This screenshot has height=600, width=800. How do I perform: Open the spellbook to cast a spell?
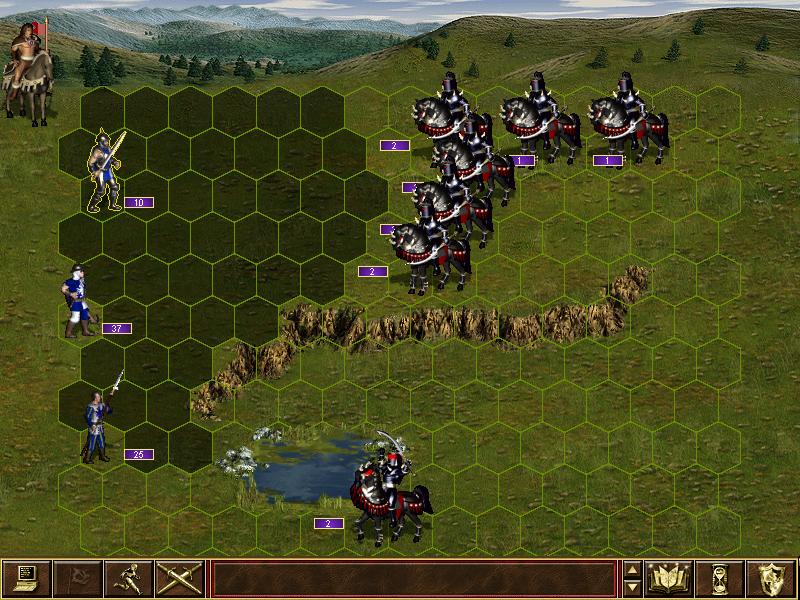tap(669, 578)
